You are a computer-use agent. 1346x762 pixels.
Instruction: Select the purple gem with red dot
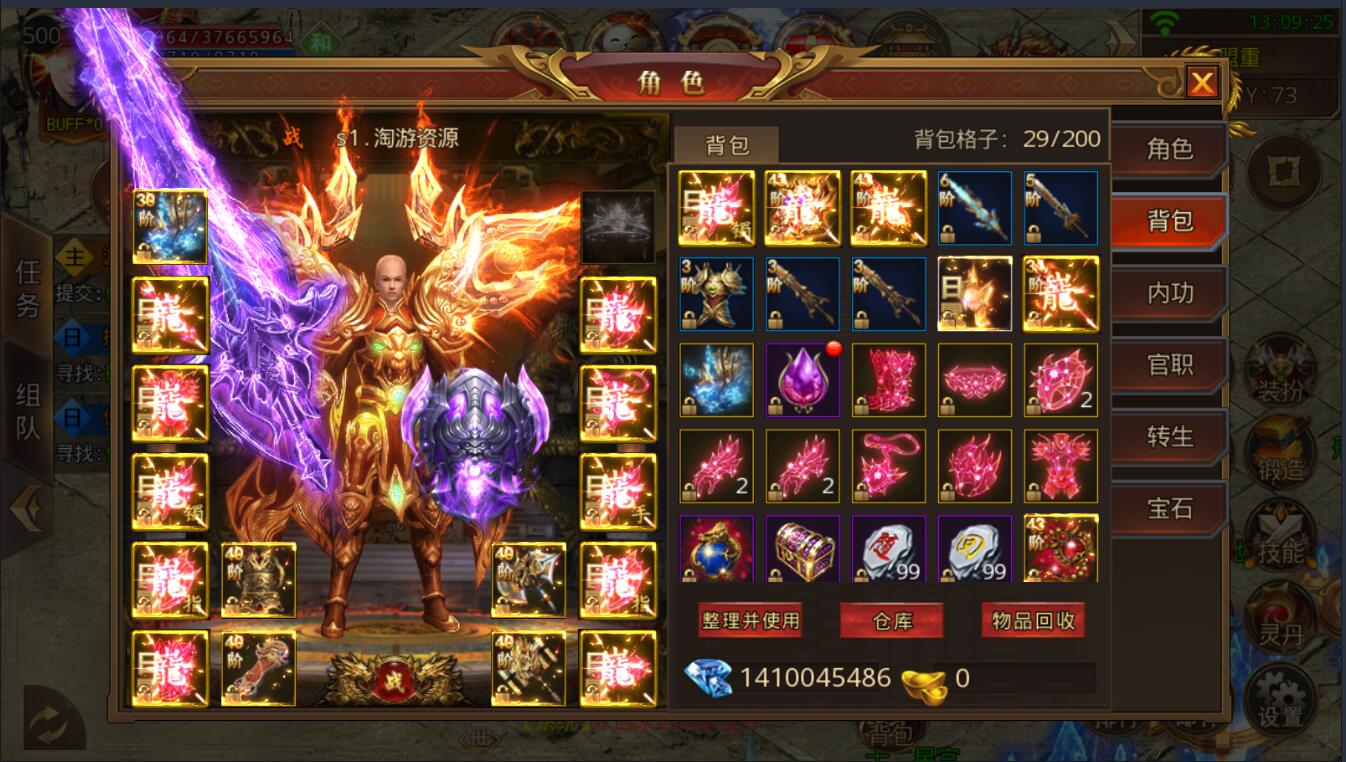click(x=802, y=380)
